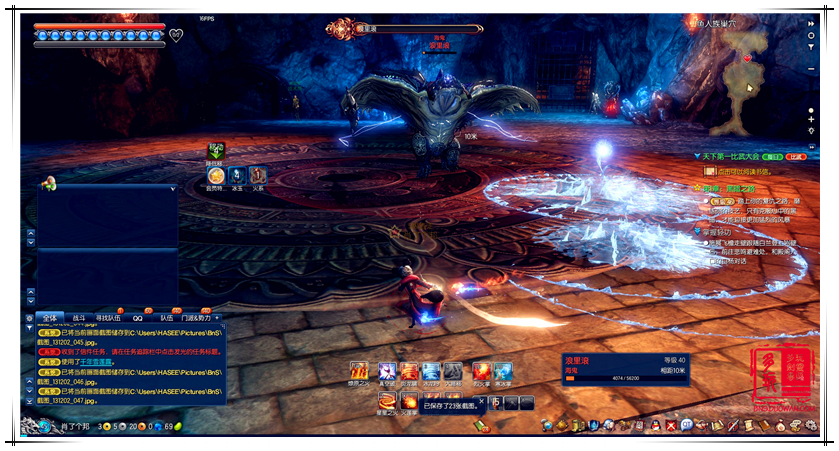Close the saved screenshots notification
This screenshot has width=839, height=451.
pyautogui.click(x=479, y=402)
